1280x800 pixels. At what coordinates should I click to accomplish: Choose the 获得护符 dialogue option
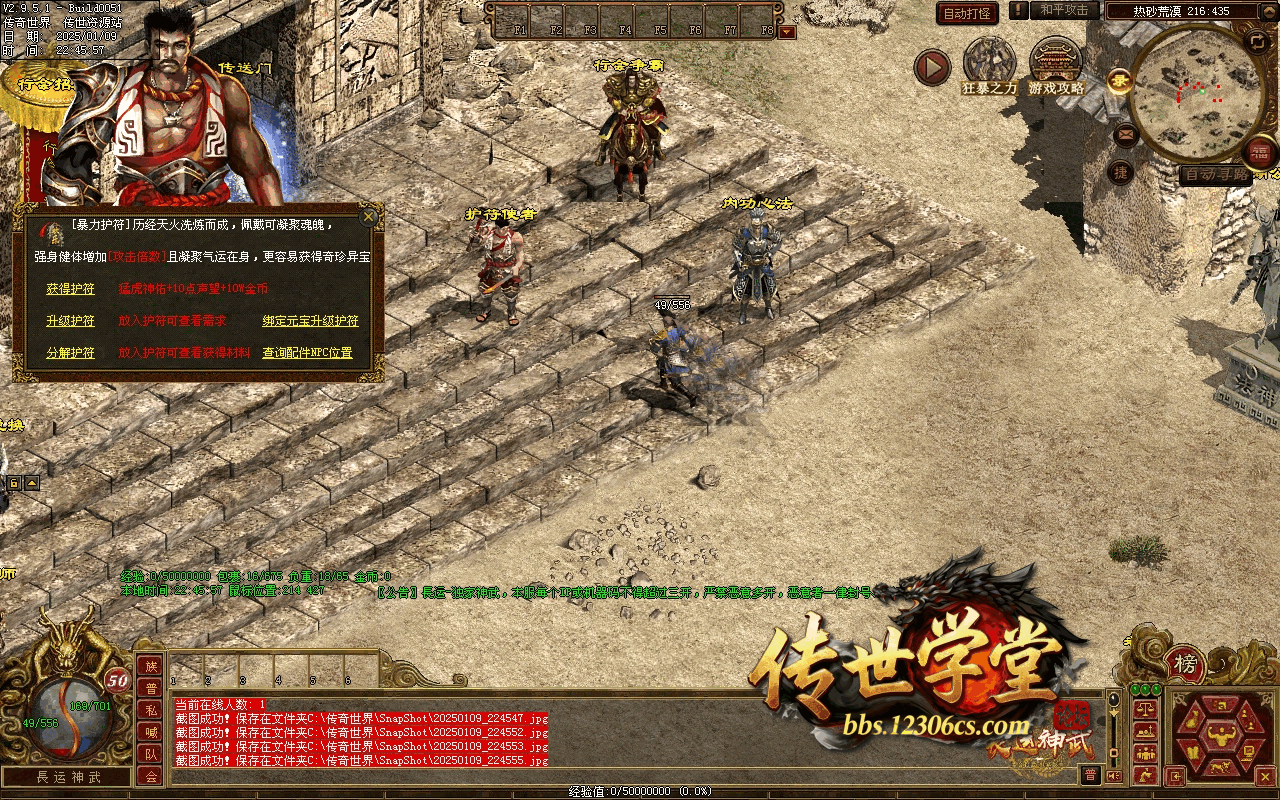click(x=70, y=289)
